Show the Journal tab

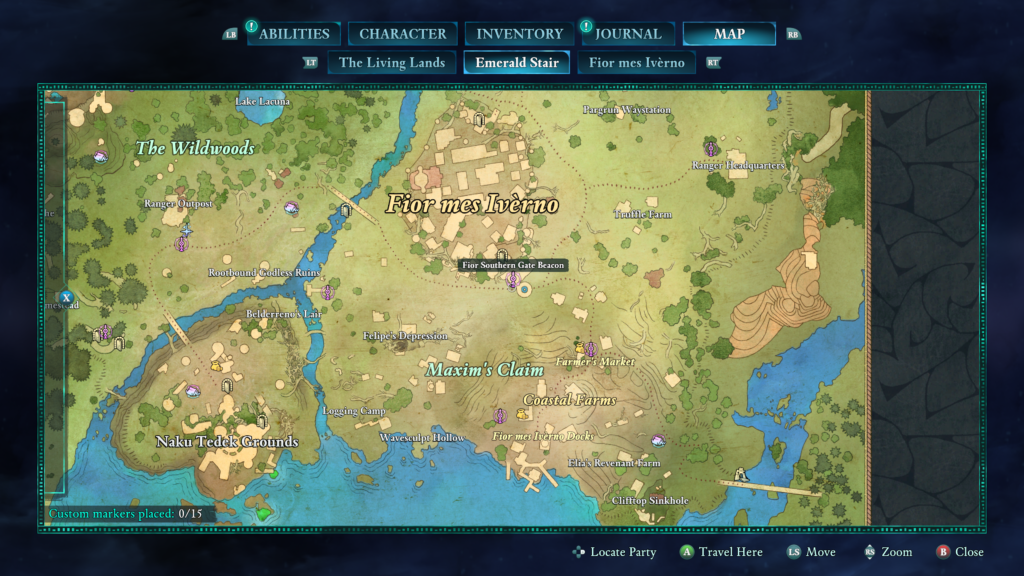tap(627, 34)
